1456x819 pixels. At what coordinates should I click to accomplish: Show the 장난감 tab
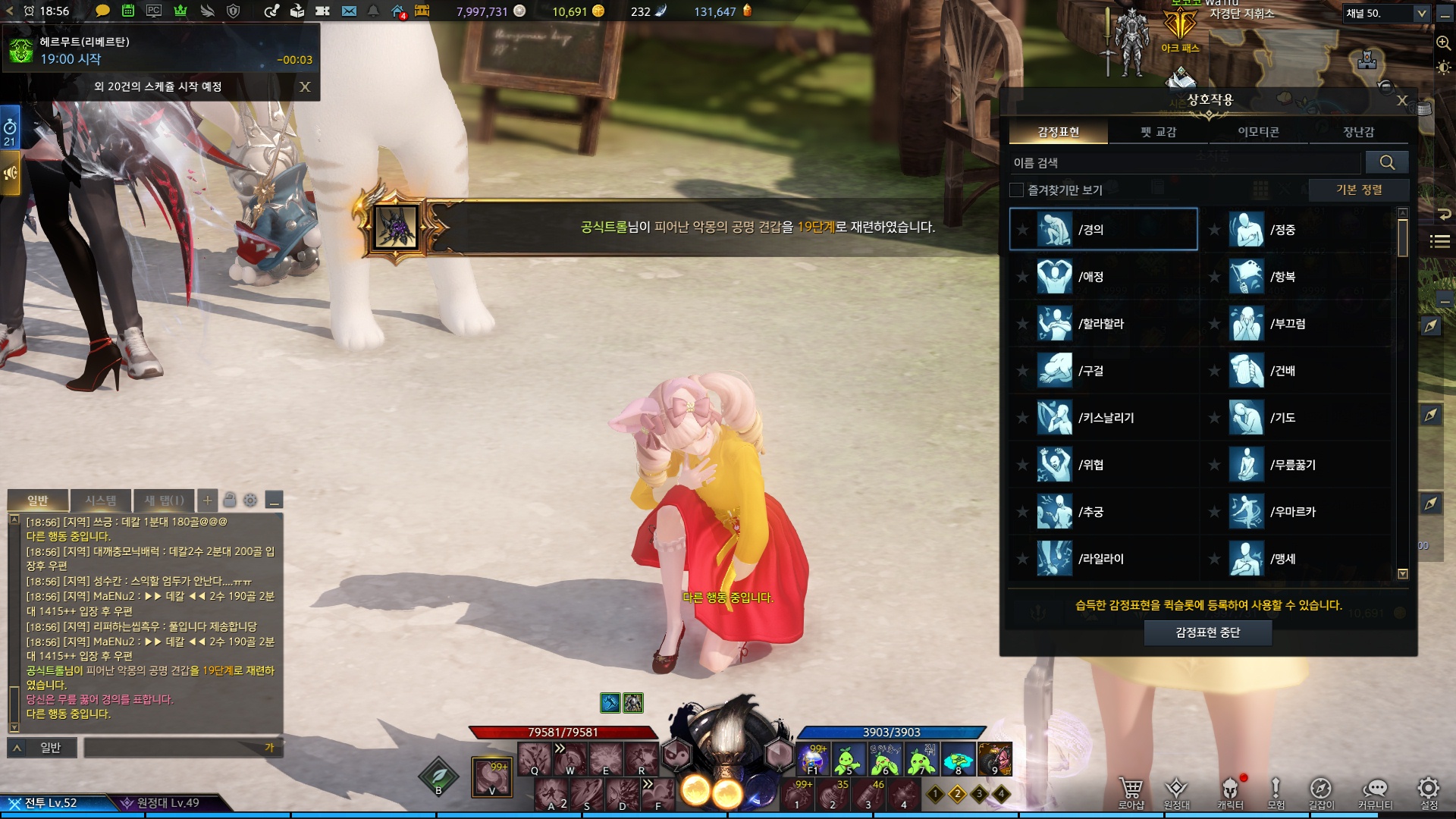[1358, 132]
